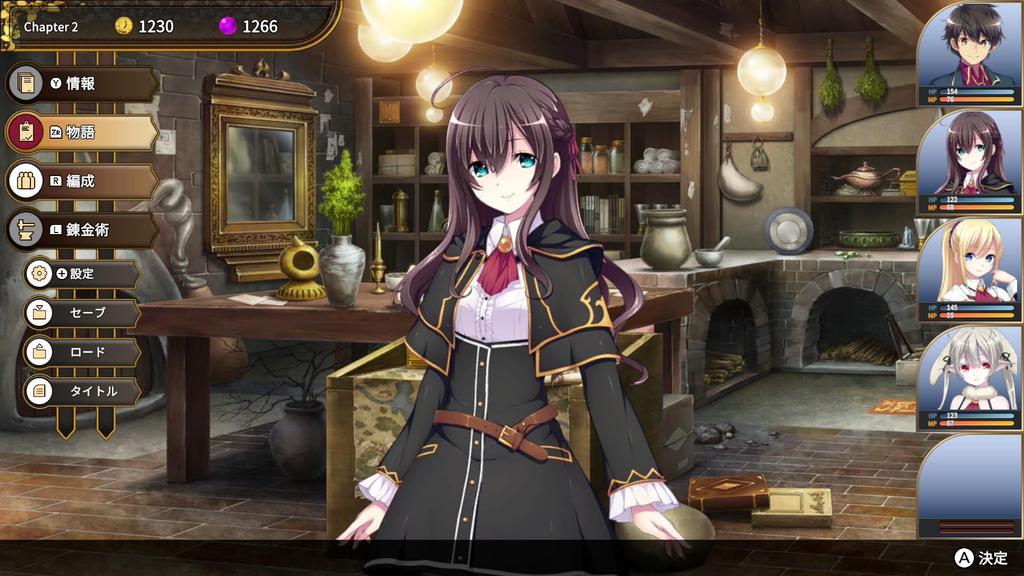Choose the 錬金術 (Alchemy) menu entry
1024x576 pixels.
pos(82,230)
